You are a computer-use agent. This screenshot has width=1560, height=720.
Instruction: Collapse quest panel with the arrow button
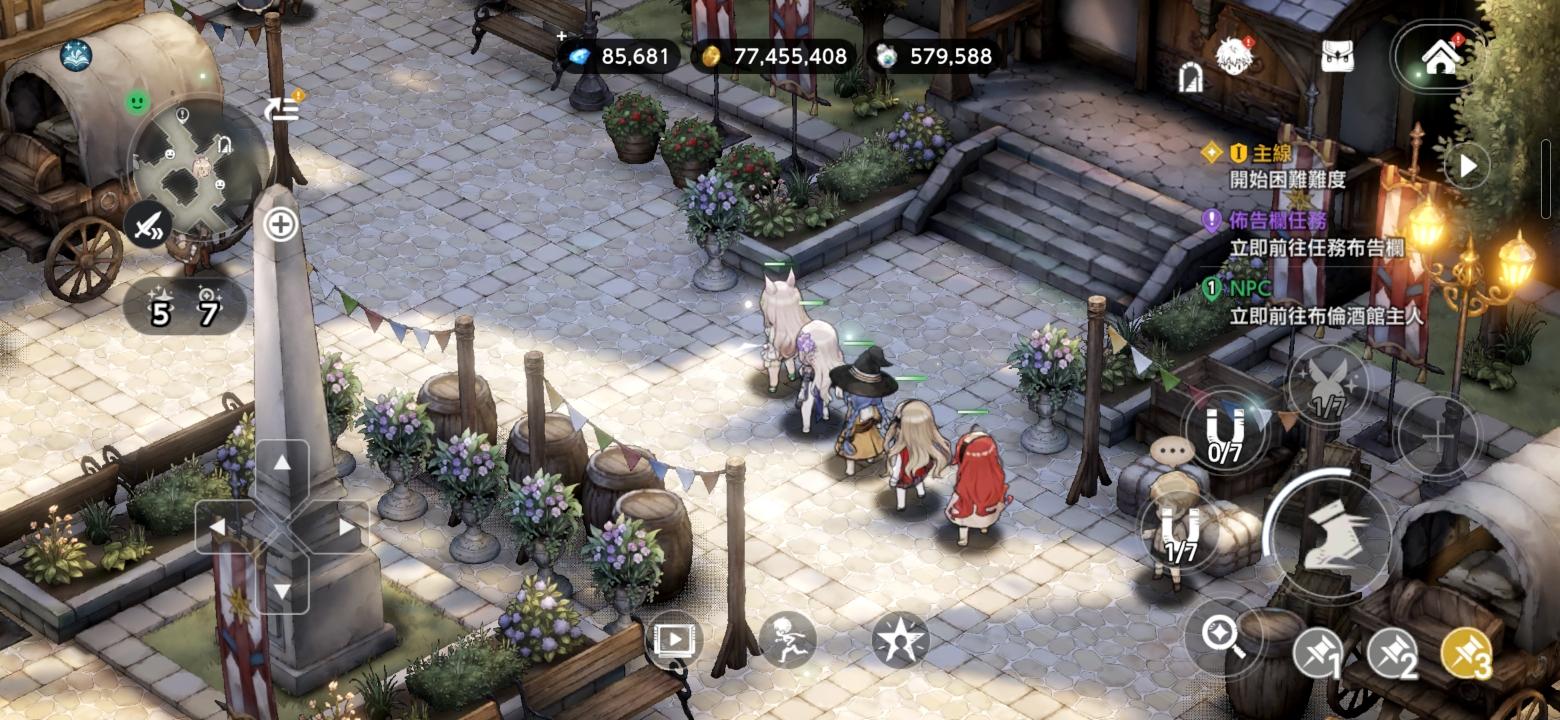tap(1467, 166)
